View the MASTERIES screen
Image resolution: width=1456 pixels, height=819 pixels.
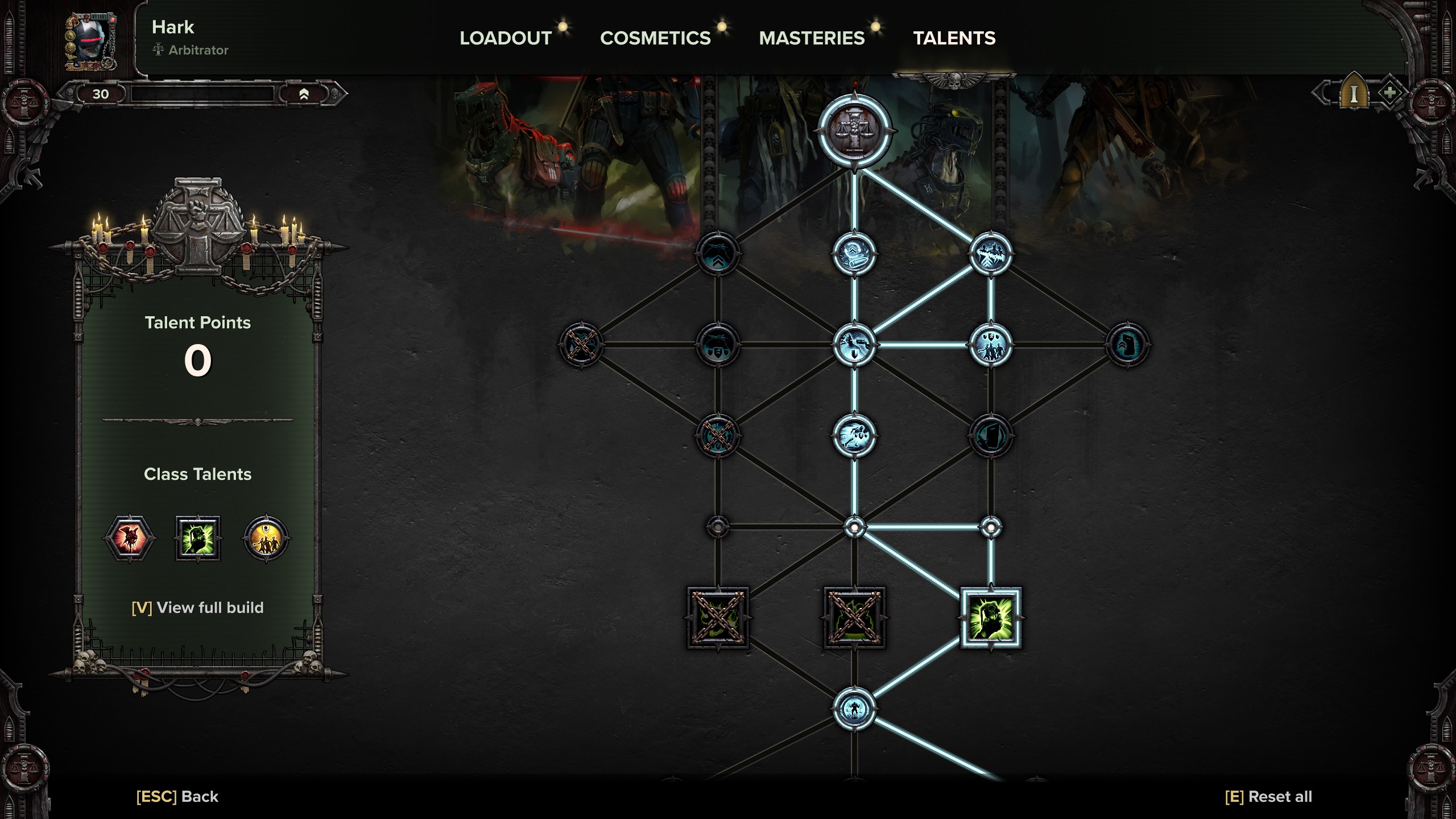pos(812,38)
